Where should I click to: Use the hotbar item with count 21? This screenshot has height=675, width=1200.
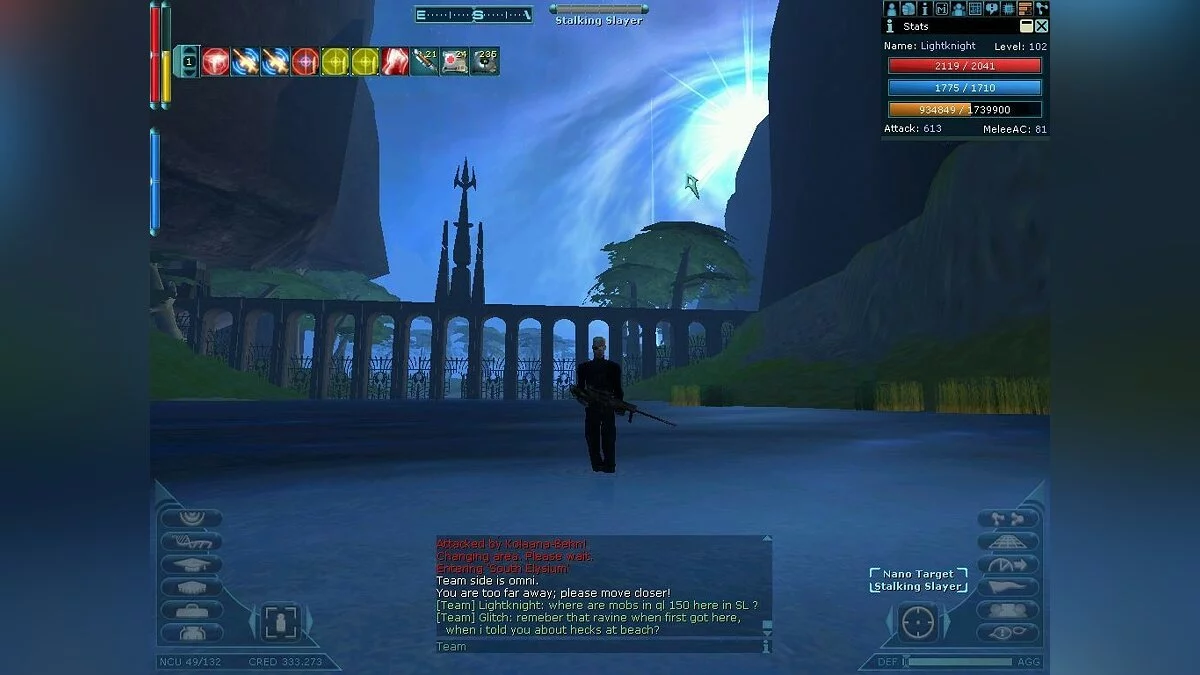click(425, 62)
